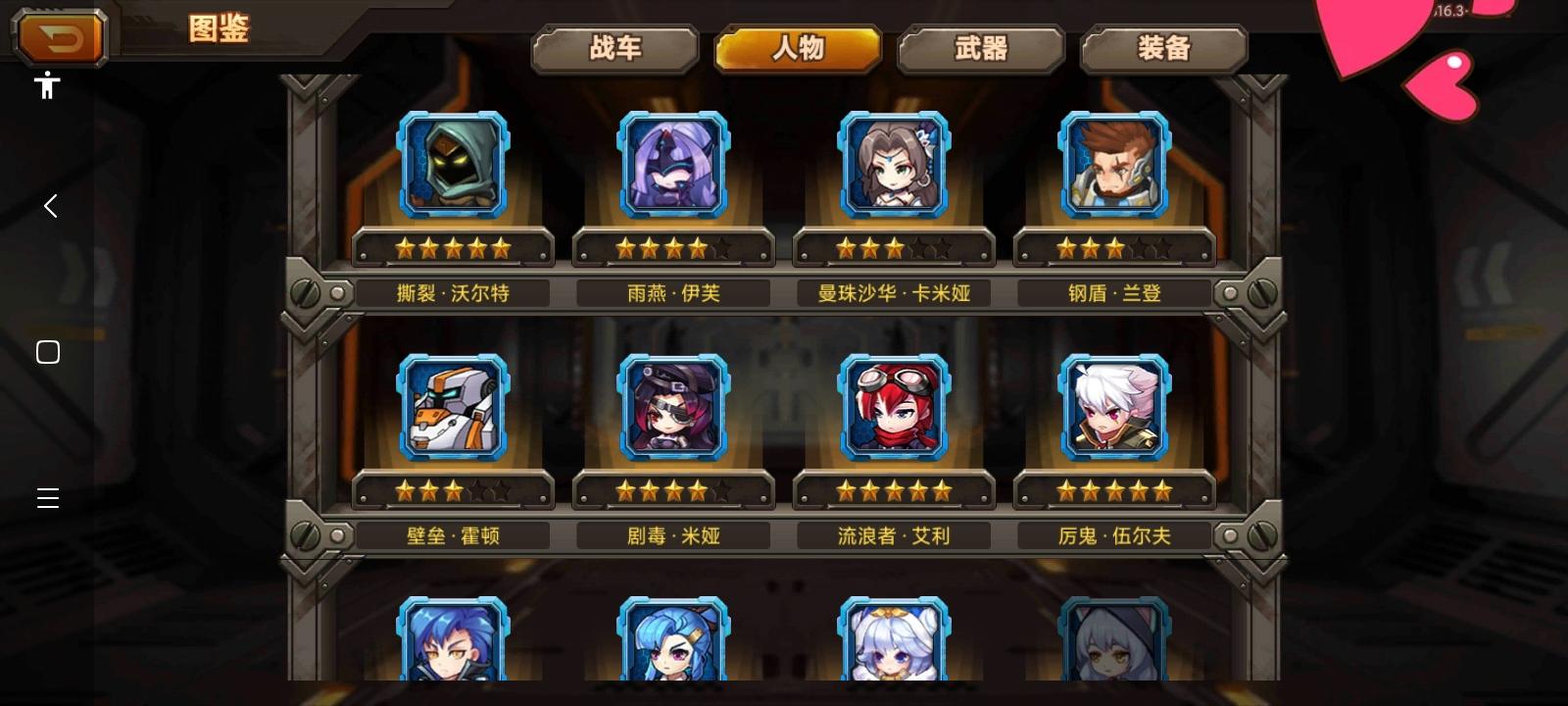Viewport: 1568px width, 706px height.
Task: Tap the sidebar back chevron arrow
Action: coord(49,206)
